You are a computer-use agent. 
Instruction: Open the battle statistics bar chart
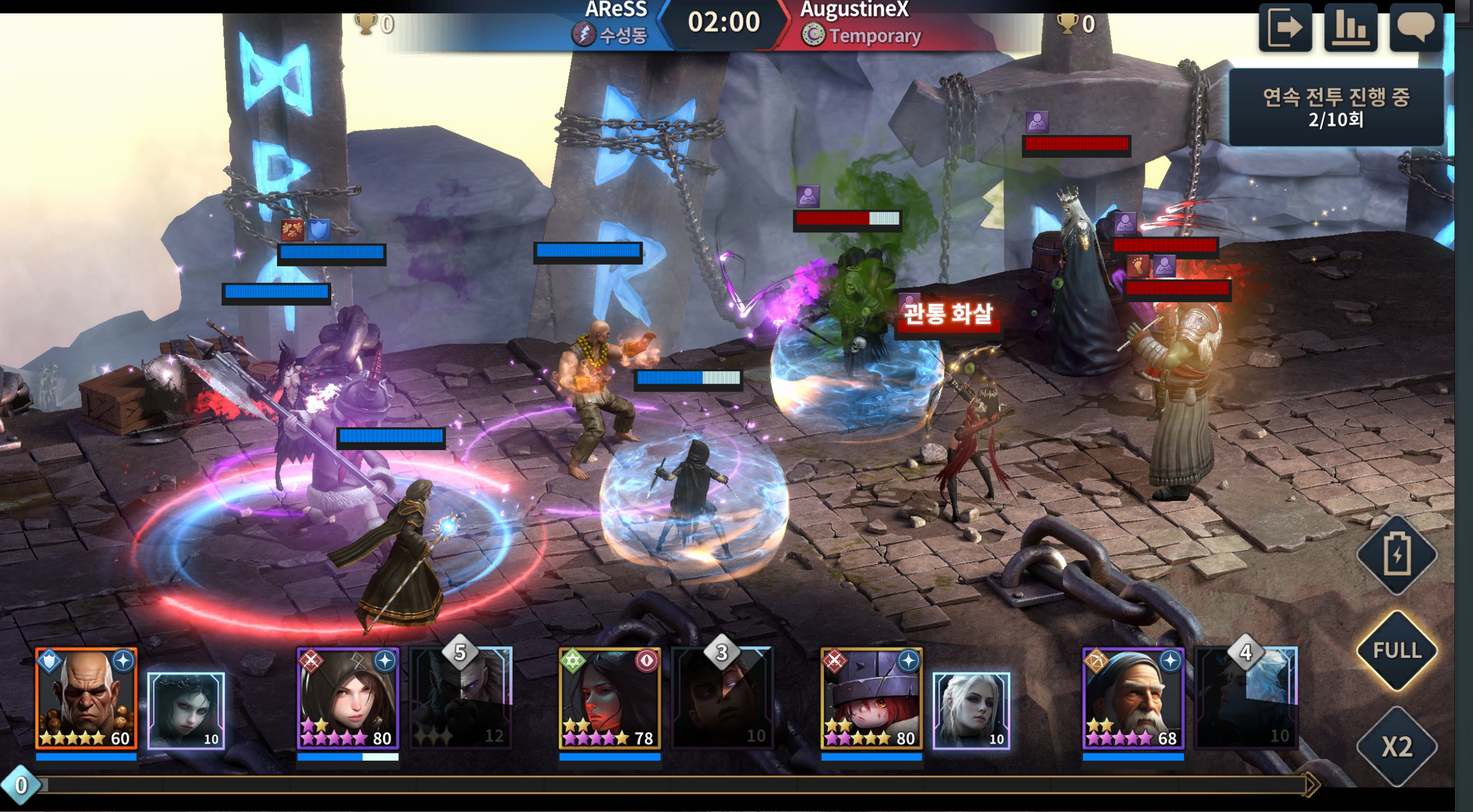pyautogui.click(x=1350, y=27)
